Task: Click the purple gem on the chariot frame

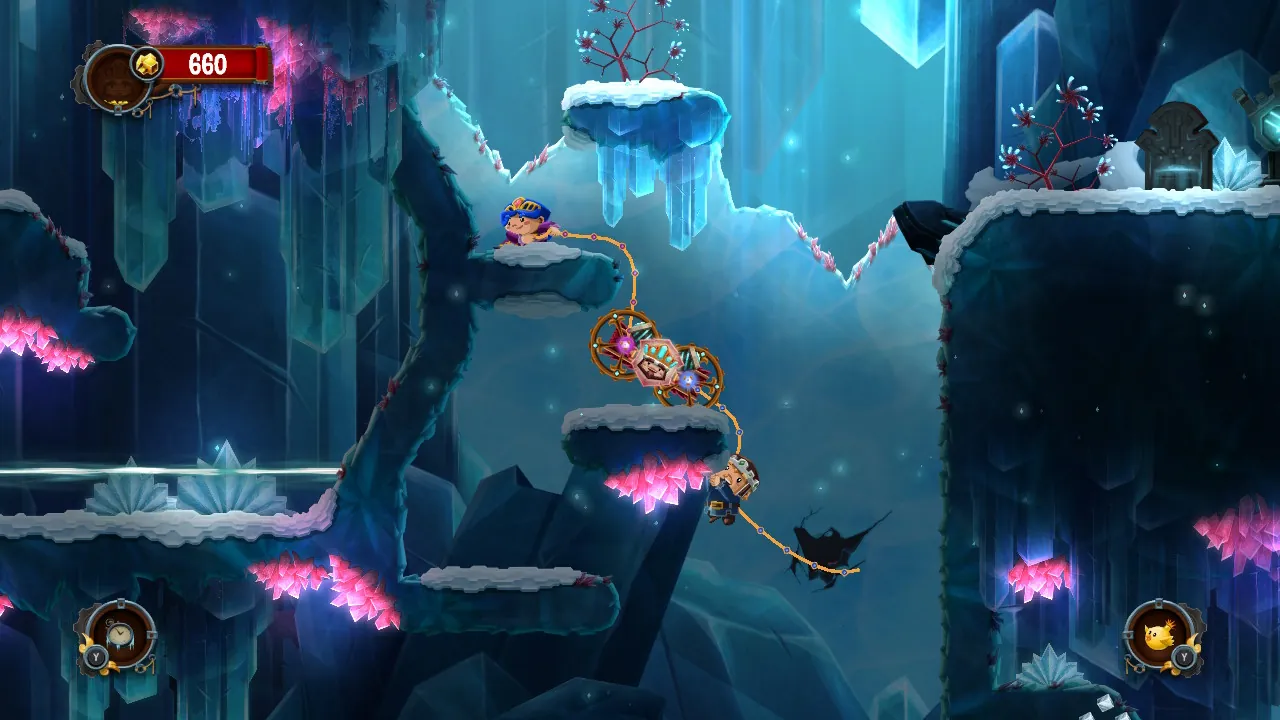Action: tap(625, 345)
